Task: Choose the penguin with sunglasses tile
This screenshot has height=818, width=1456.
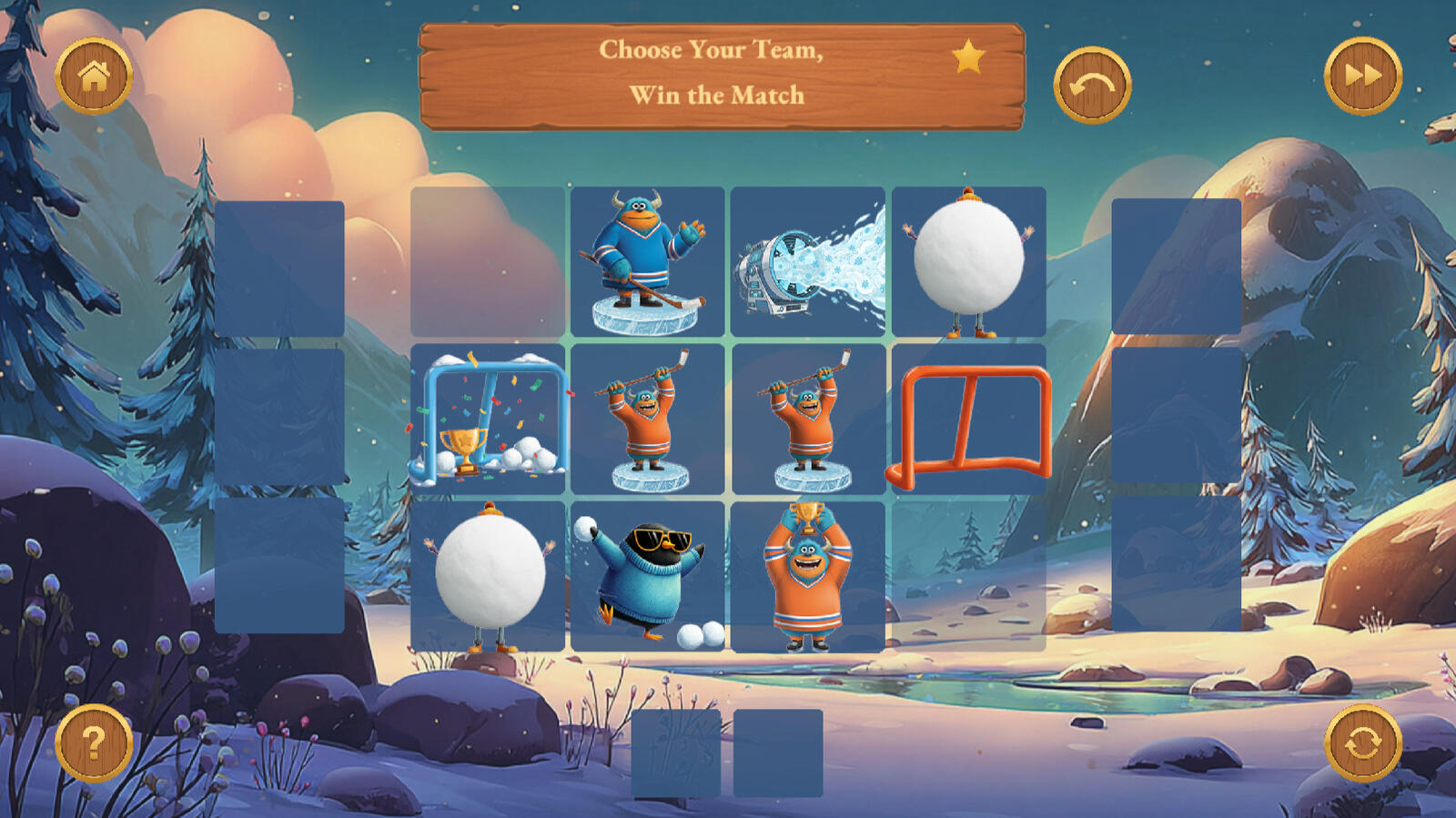Action: pyautogui.click(x=647, y=577)
